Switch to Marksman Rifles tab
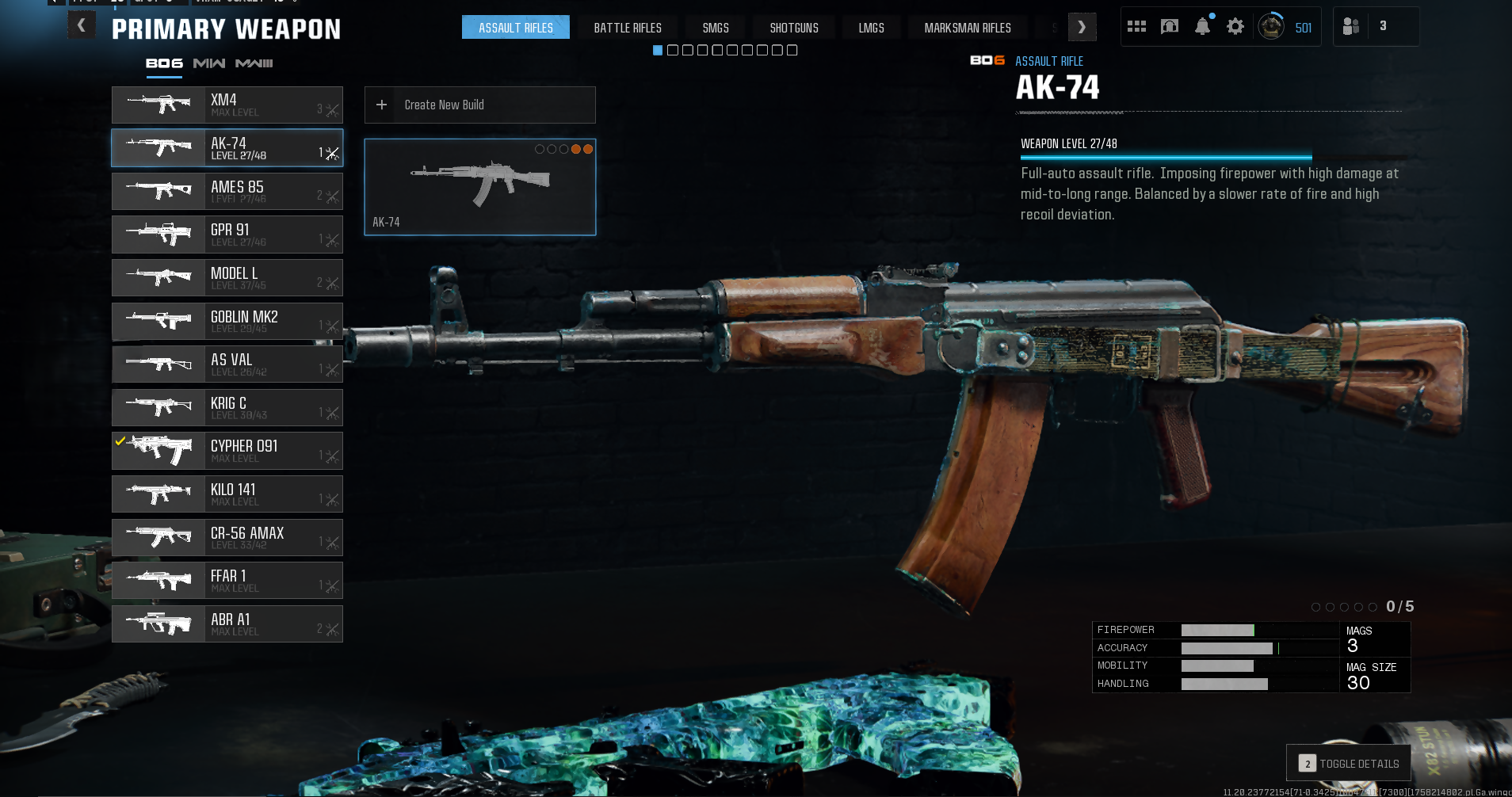Viewport: 1512px width, 797px height. pos(968,28)
